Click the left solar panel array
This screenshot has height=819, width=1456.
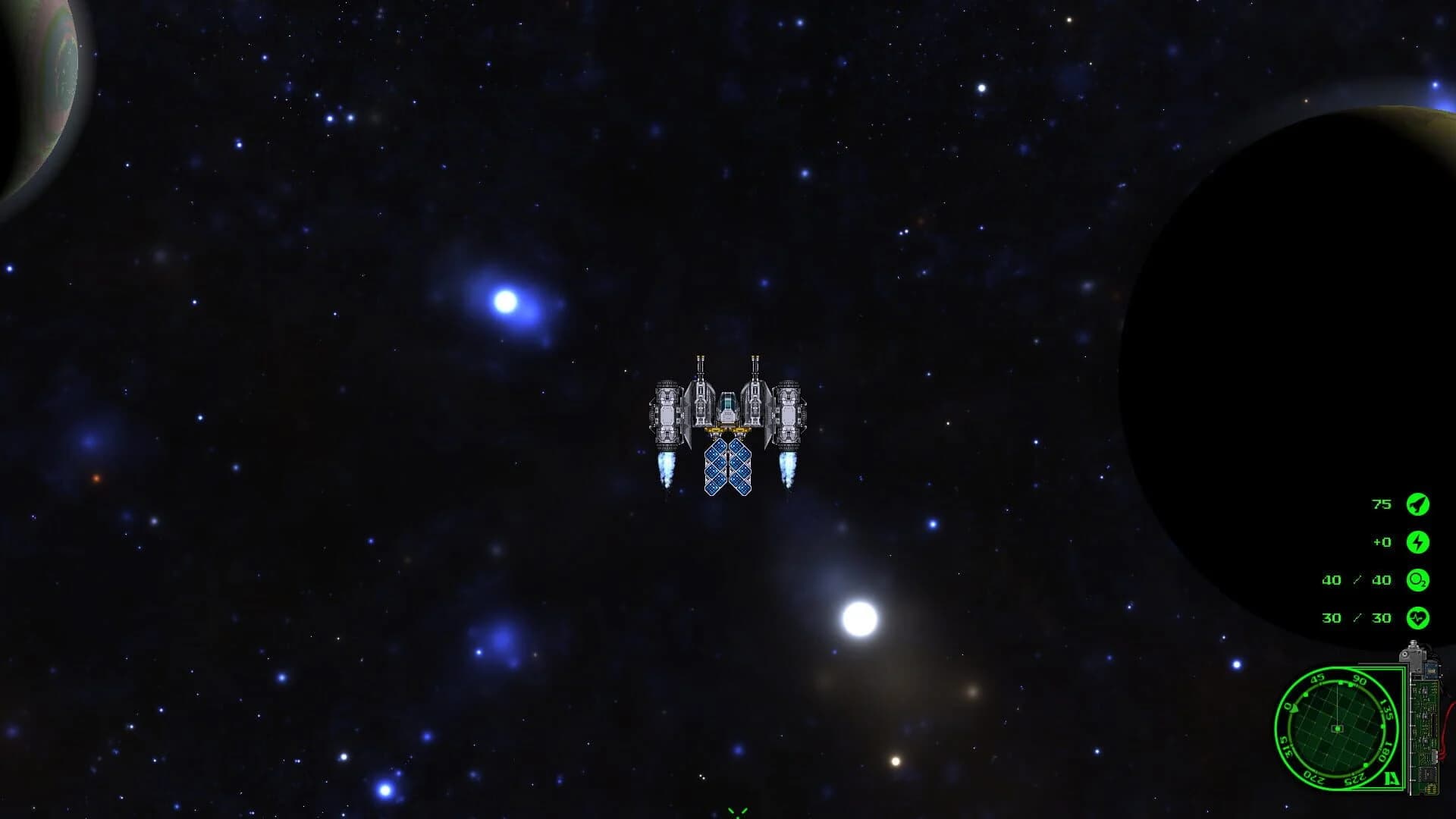click(716, 466)
